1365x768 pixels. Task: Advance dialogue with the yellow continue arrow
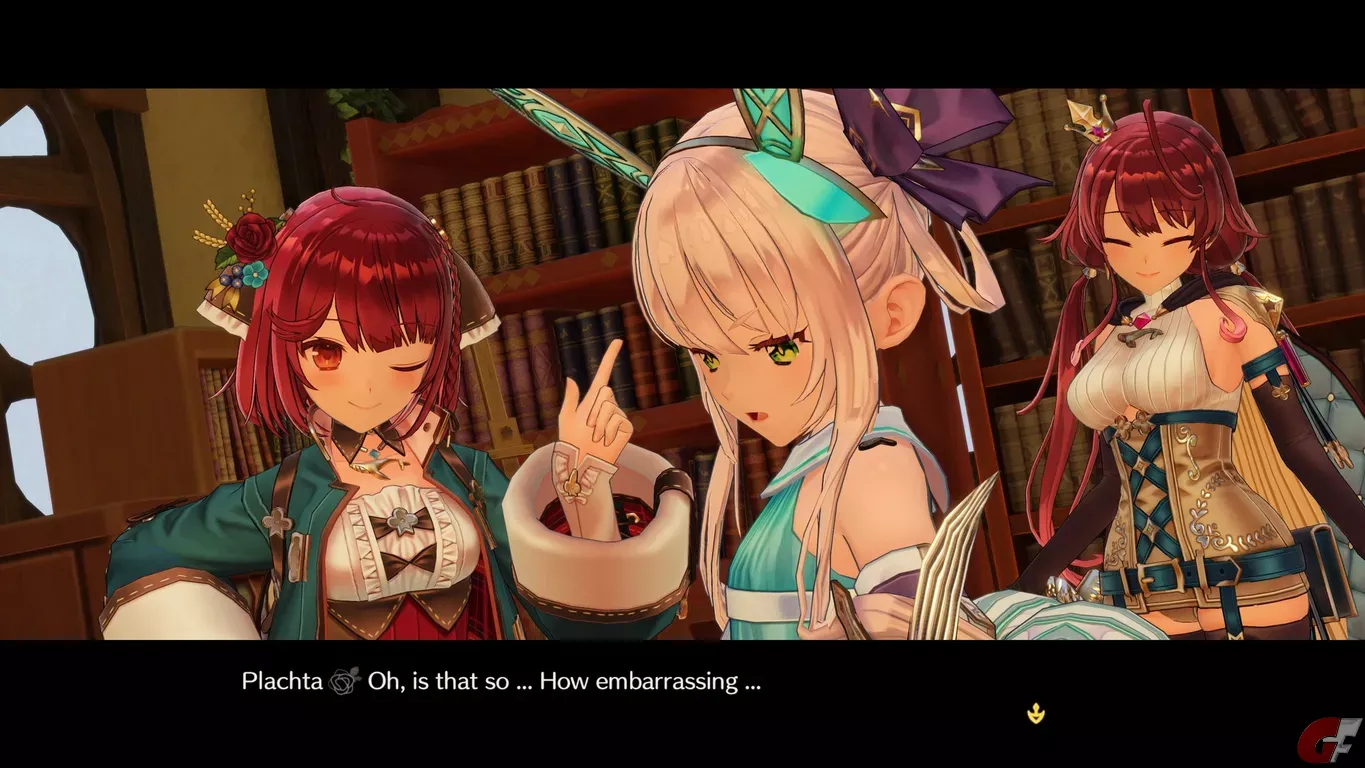[x=1037, y=713]
